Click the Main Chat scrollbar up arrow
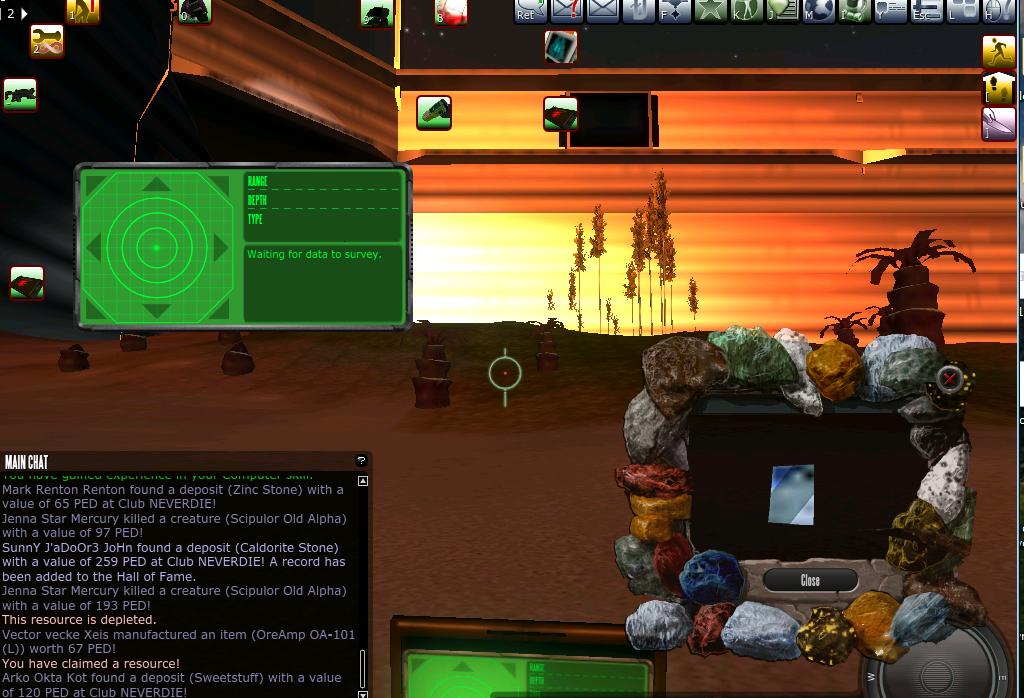Image resolution: width=1024 pixels, height=698 pixels. tap(363, 481)
